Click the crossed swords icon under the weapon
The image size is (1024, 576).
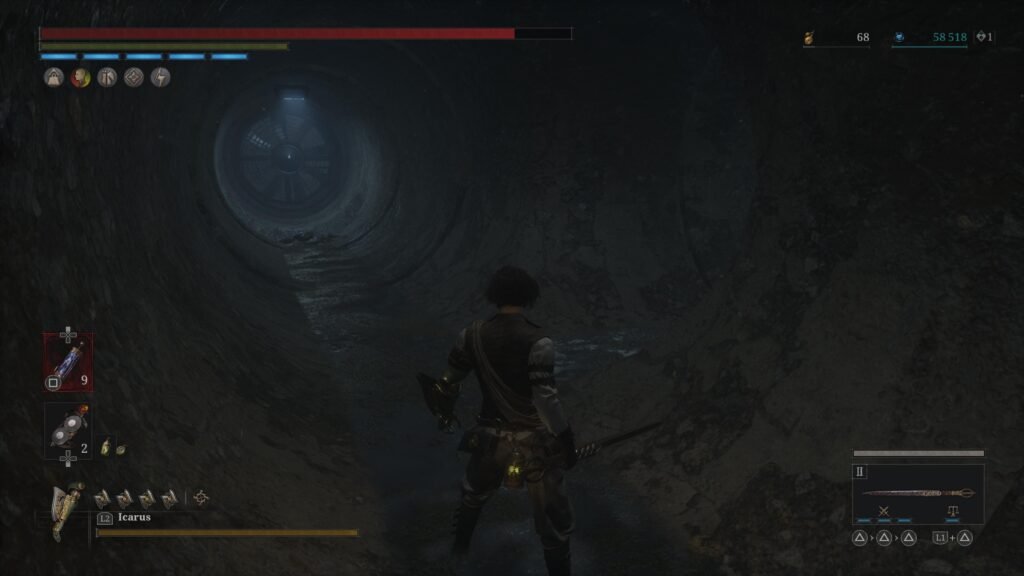[x=884, y=511]
